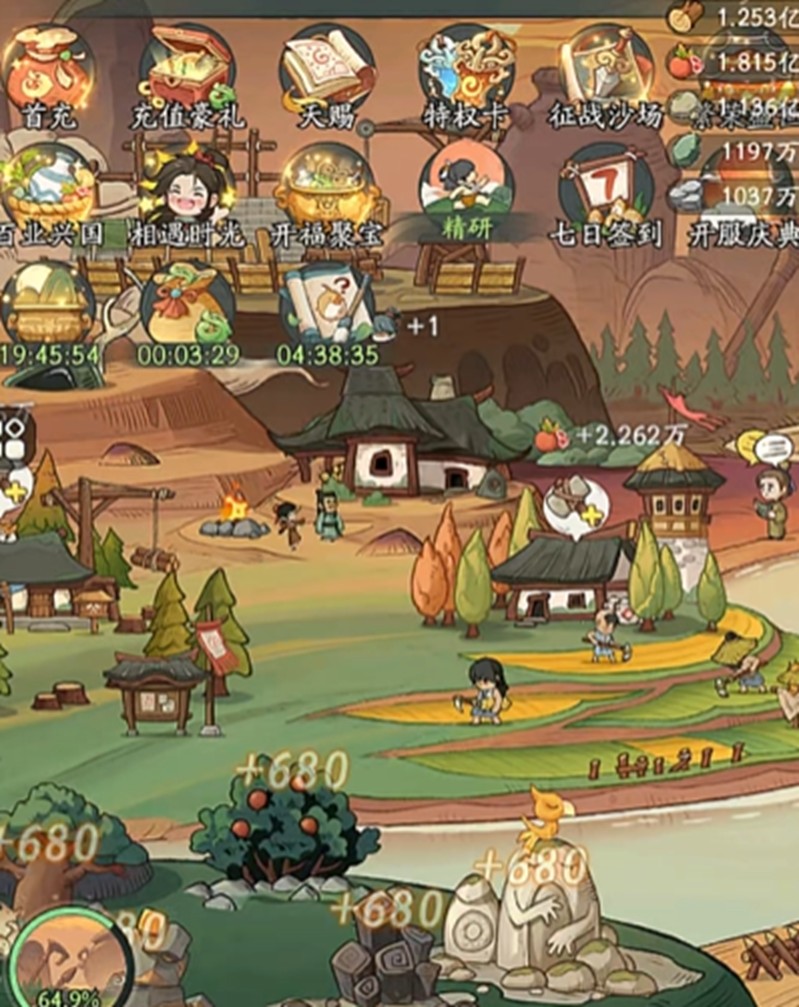Open the 百业兴国 basket event
This screenshot has width=799, height=1007.
pyautogui.click(x=48, y=192)
